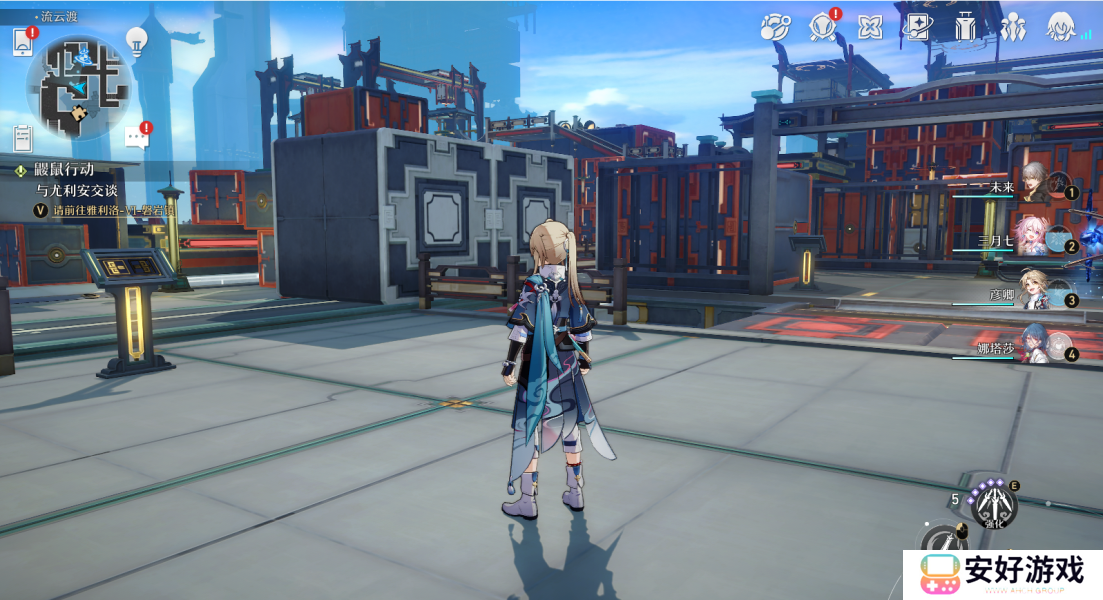Open the star card warp icon
The width and height of the screenshot is (1103, 600).
coord(917,27)
